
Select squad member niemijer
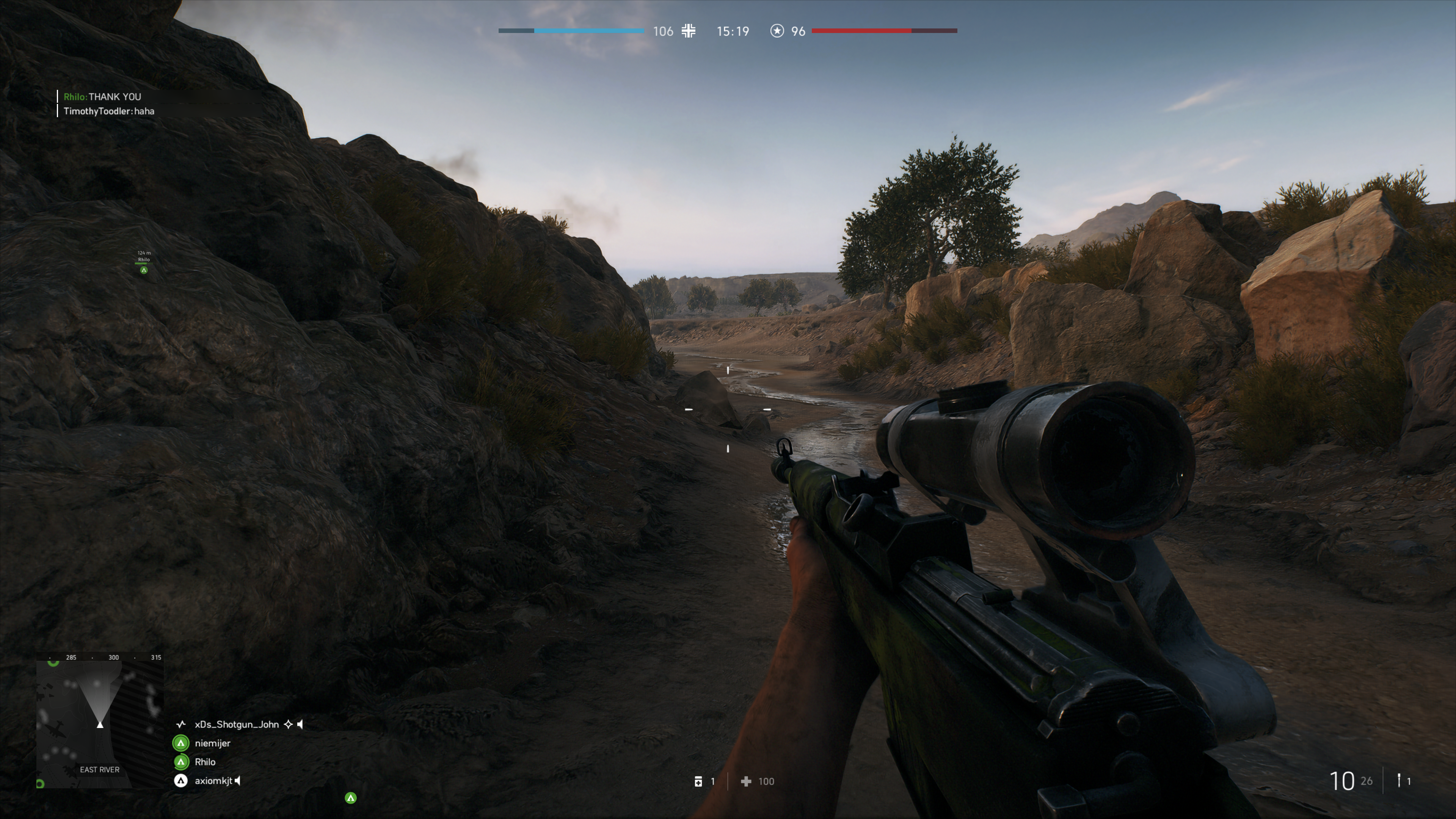(212, 743)
